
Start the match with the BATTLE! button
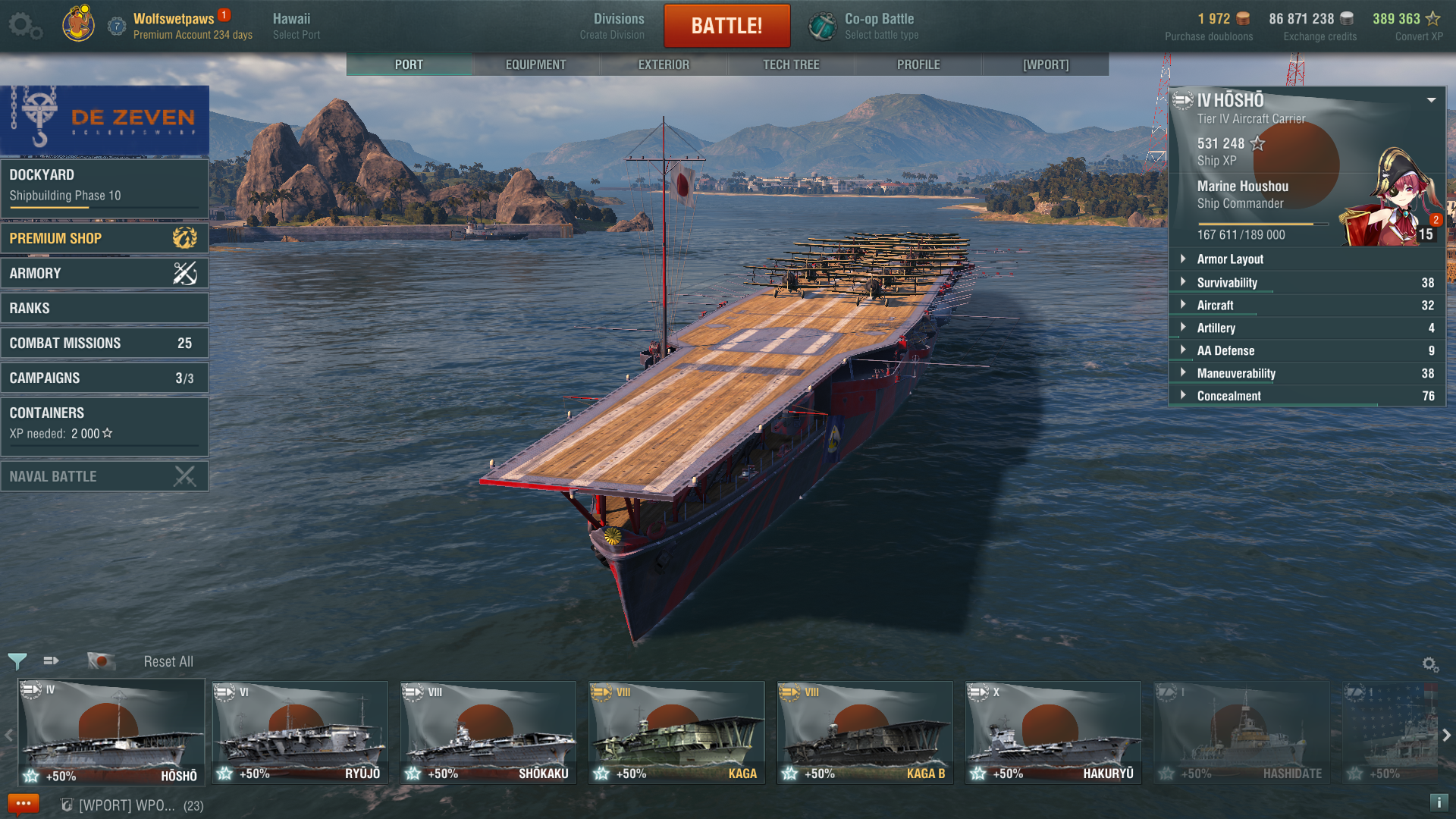pos(726,26)
